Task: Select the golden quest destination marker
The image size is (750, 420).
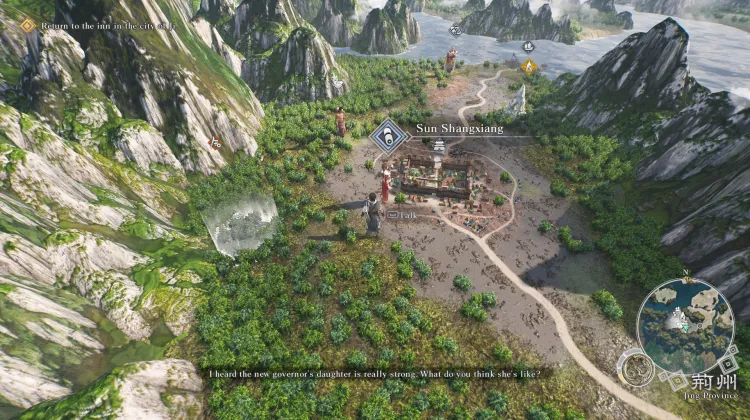Action: tap(529, 66)
